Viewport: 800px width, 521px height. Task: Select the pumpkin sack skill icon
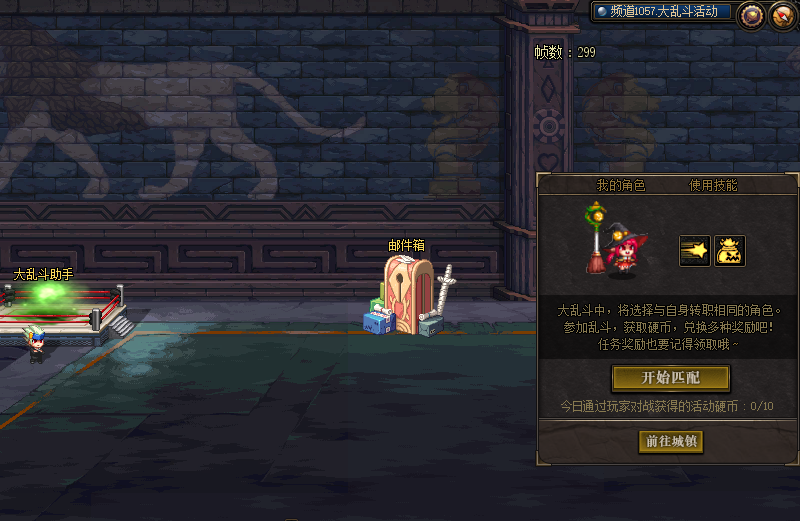[x=730, y=251]
